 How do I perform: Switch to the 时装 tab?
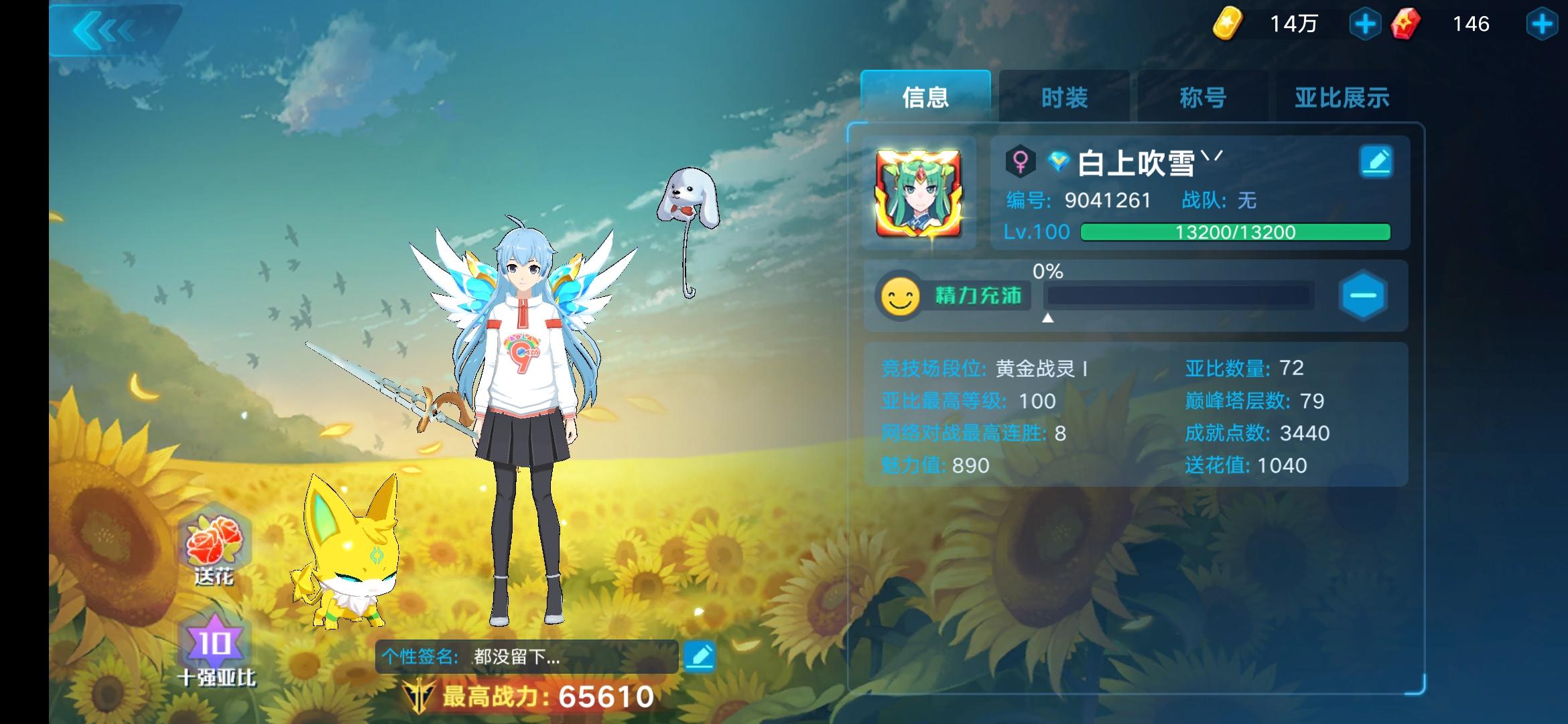click(1064, 96)
